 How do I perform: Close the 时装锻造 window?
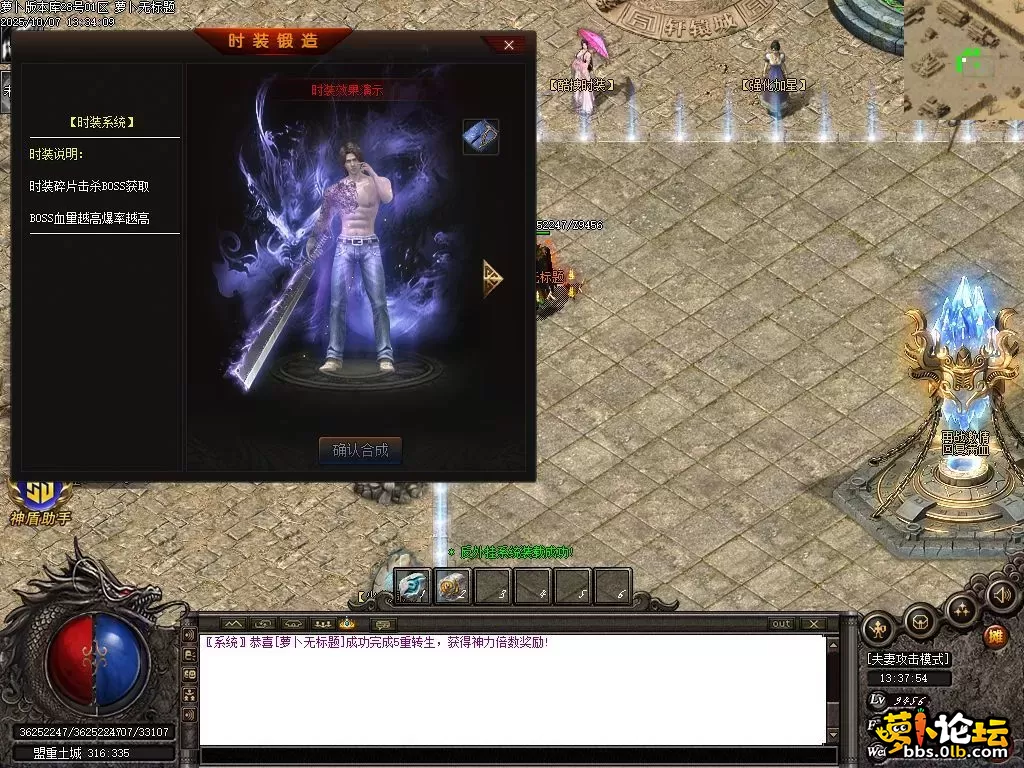pyautogui.click(x=508, y=45)
